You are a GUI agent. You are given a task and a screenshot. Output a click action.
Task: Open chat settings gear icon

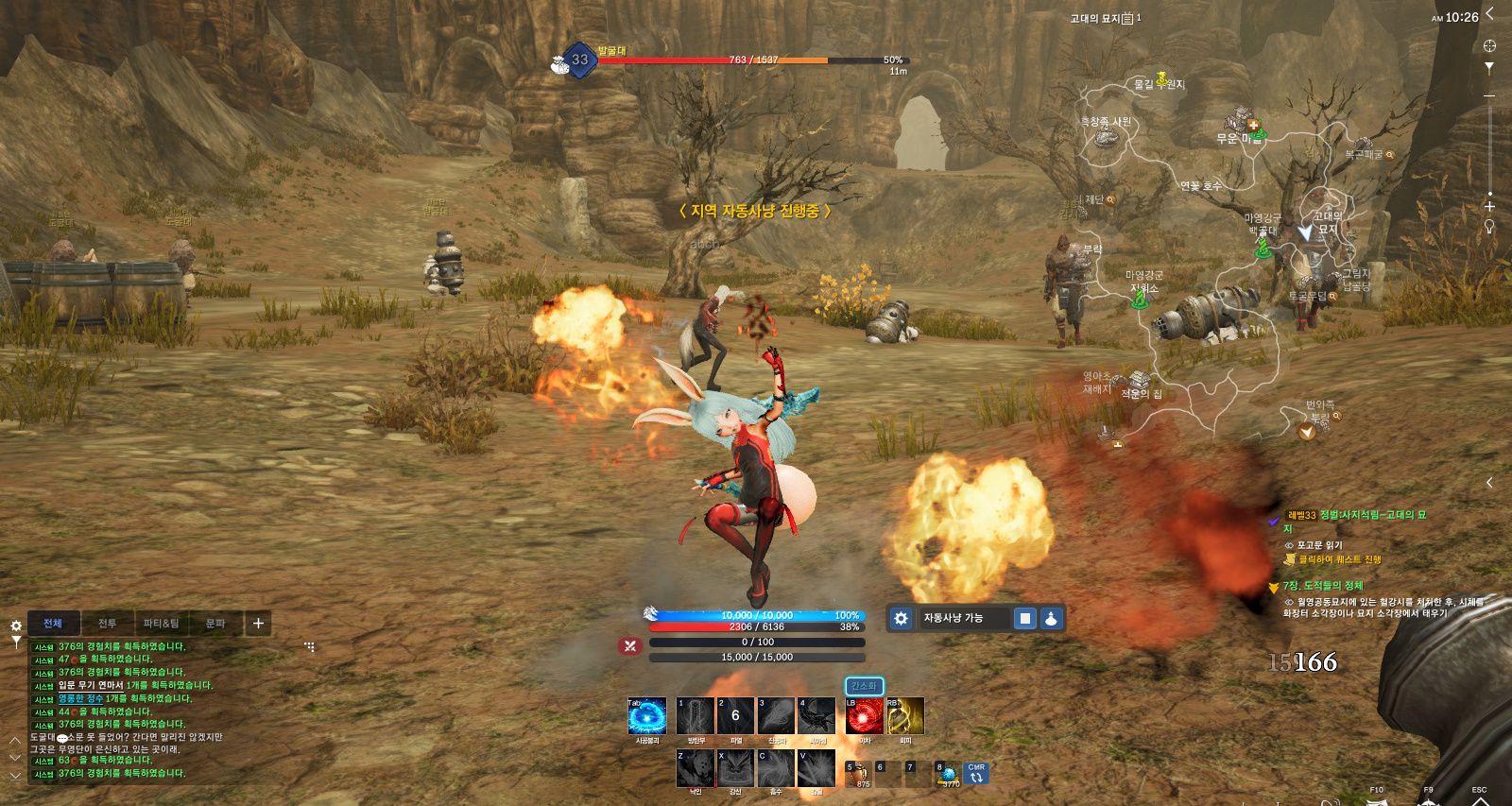[16, 626]
